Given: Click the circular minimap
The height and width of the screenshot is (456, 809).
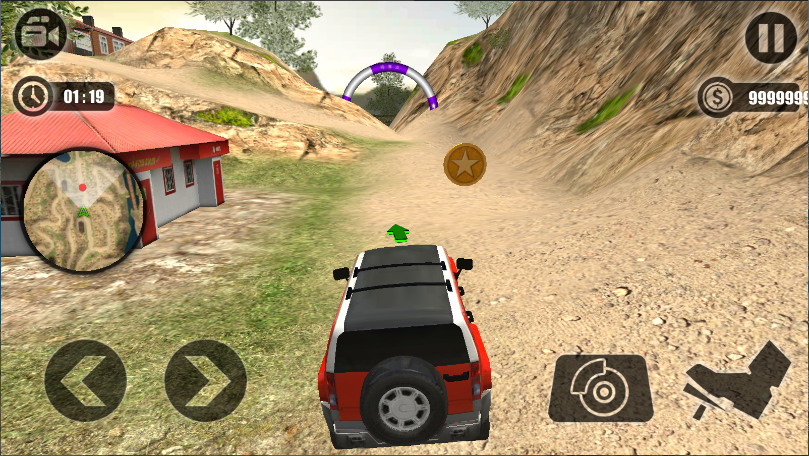Looking at the screenshot, I should (x=83, y=211).
